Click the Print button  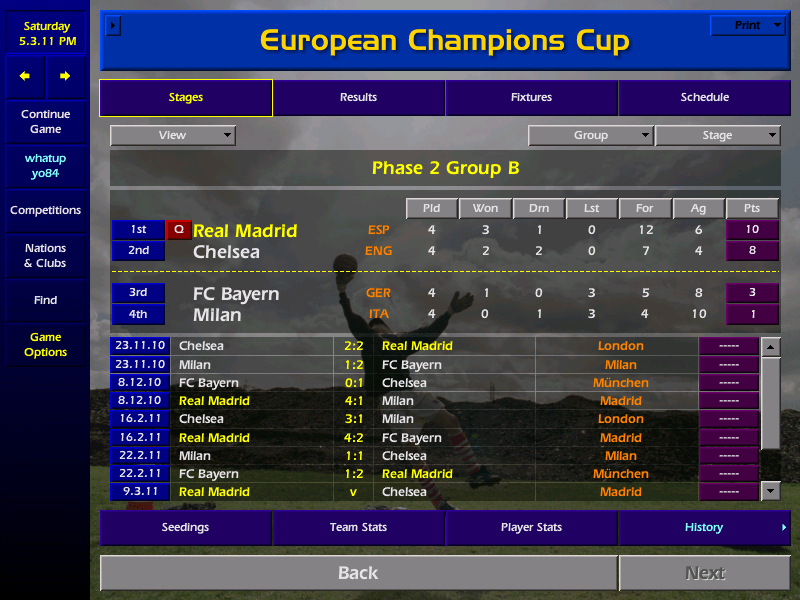click(747, 25)
